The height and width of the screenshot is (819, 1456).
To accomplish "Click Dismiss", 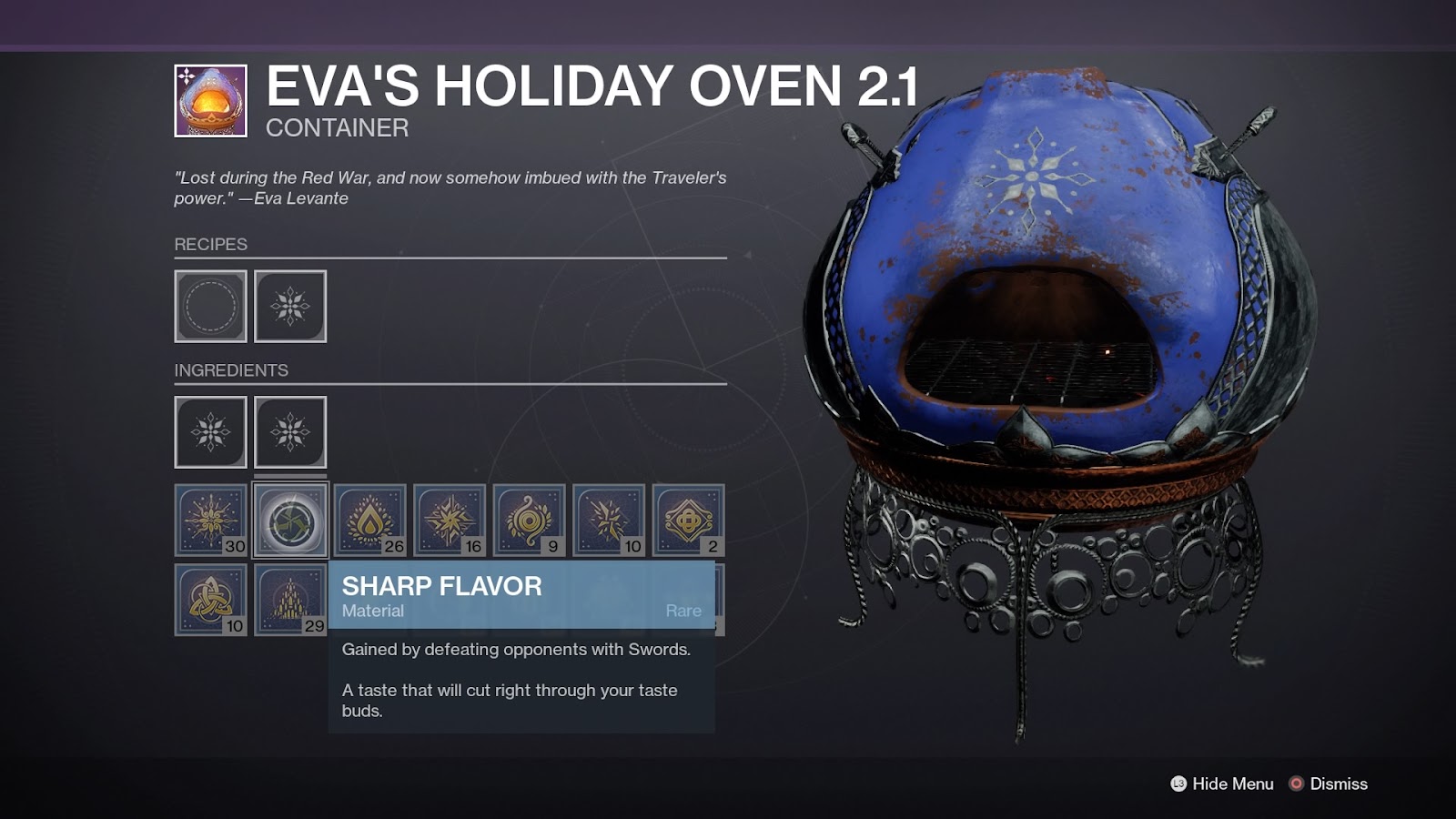I will (1339, 783).
